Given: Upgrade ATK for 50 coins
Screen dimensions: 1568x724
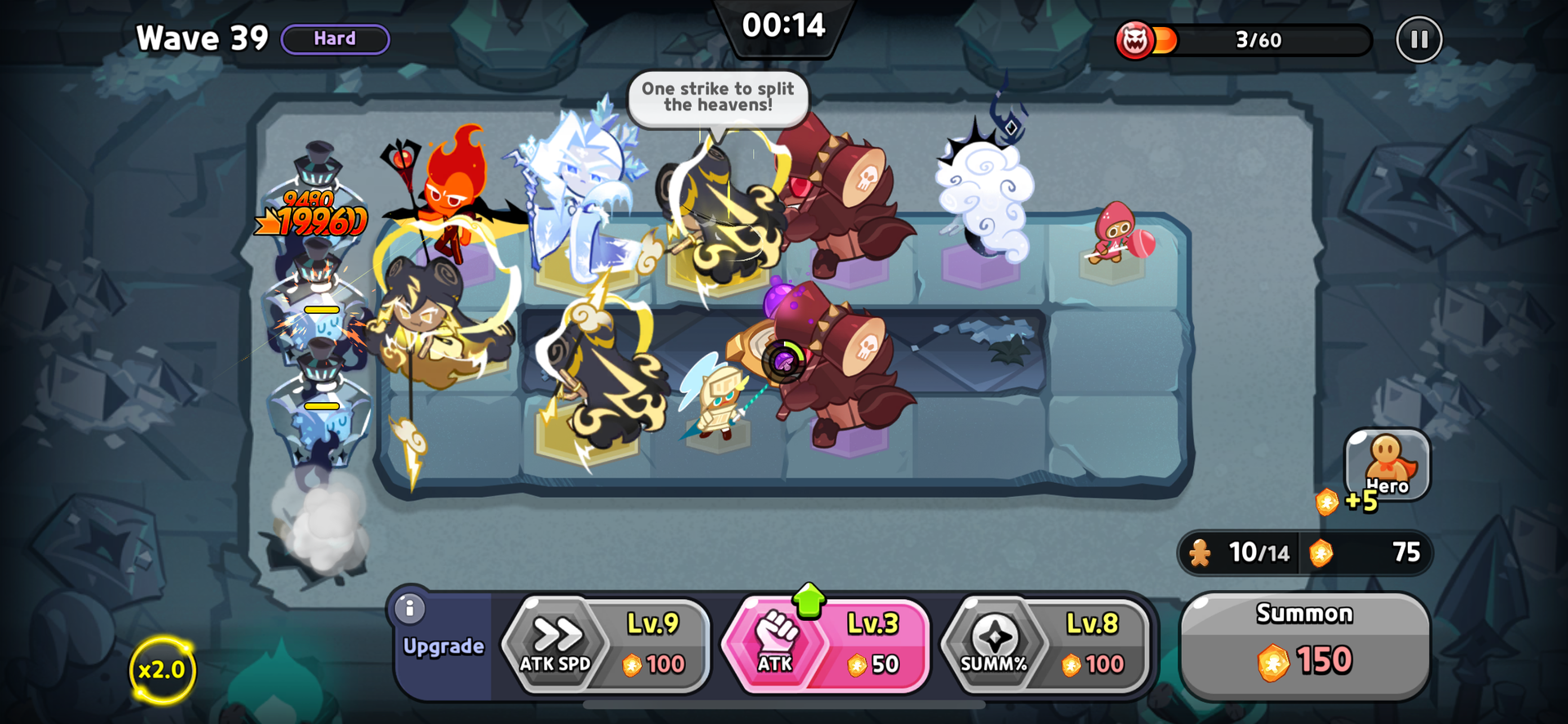Looking at the screenshot, I should tap(826, 646).
